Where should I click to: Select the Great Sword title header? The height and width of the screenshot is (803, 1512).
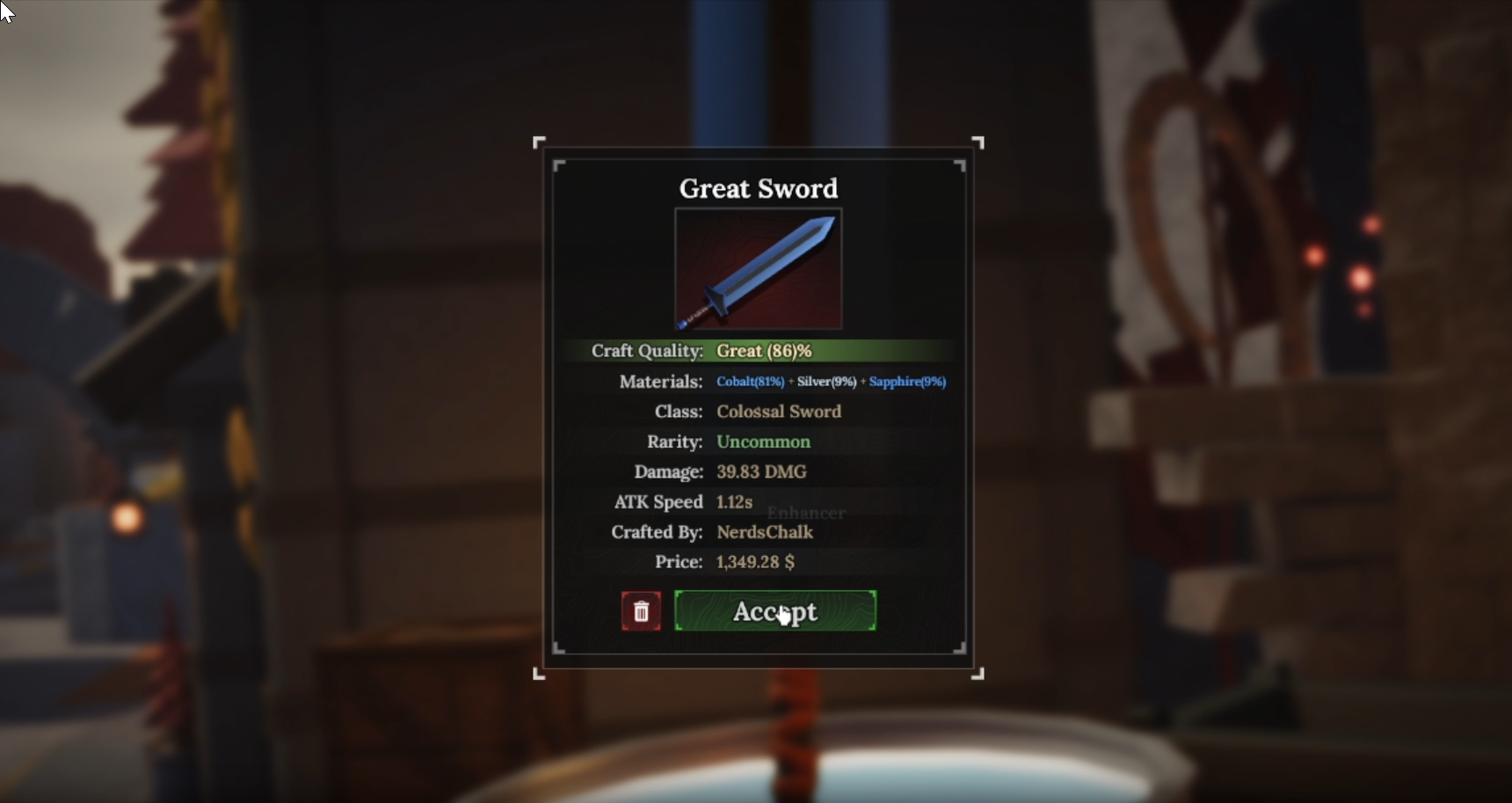click(758, 187)
